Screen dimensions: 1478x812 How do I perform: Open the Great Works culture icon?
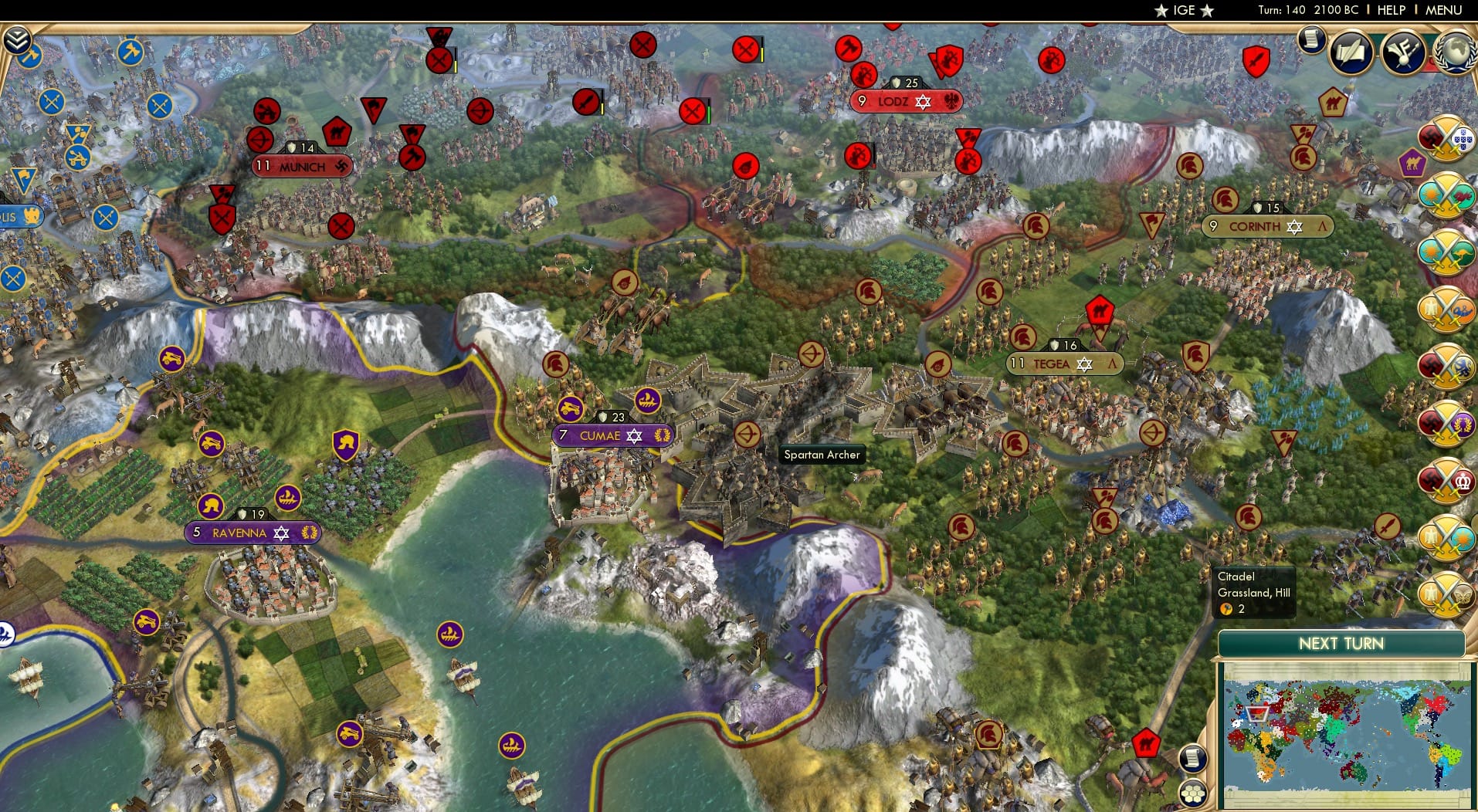tap(1403, 52)
